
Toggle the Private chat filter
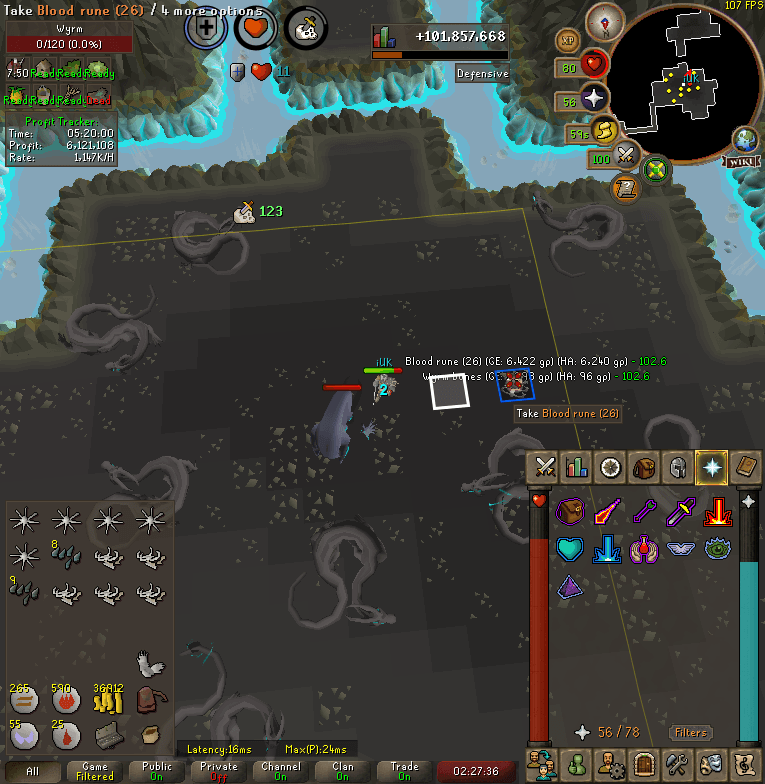(x=219, y=771)
